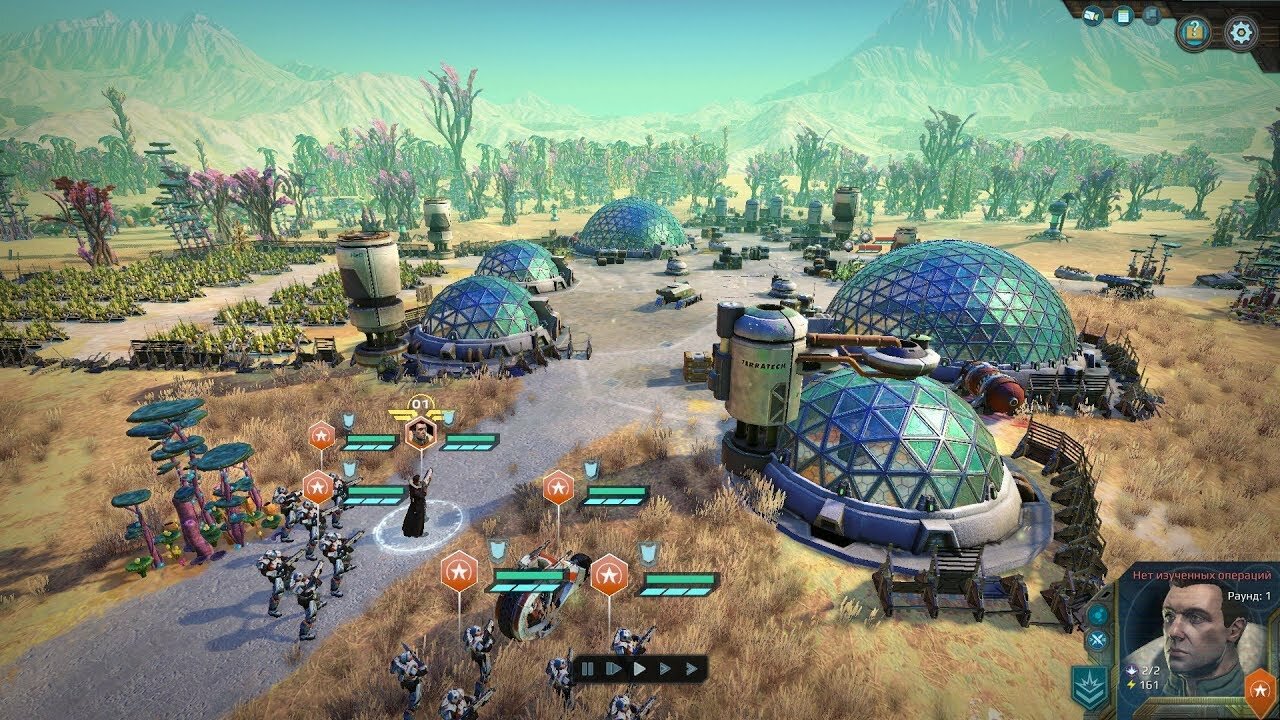Select the fastest combat speed arrow

690,668
